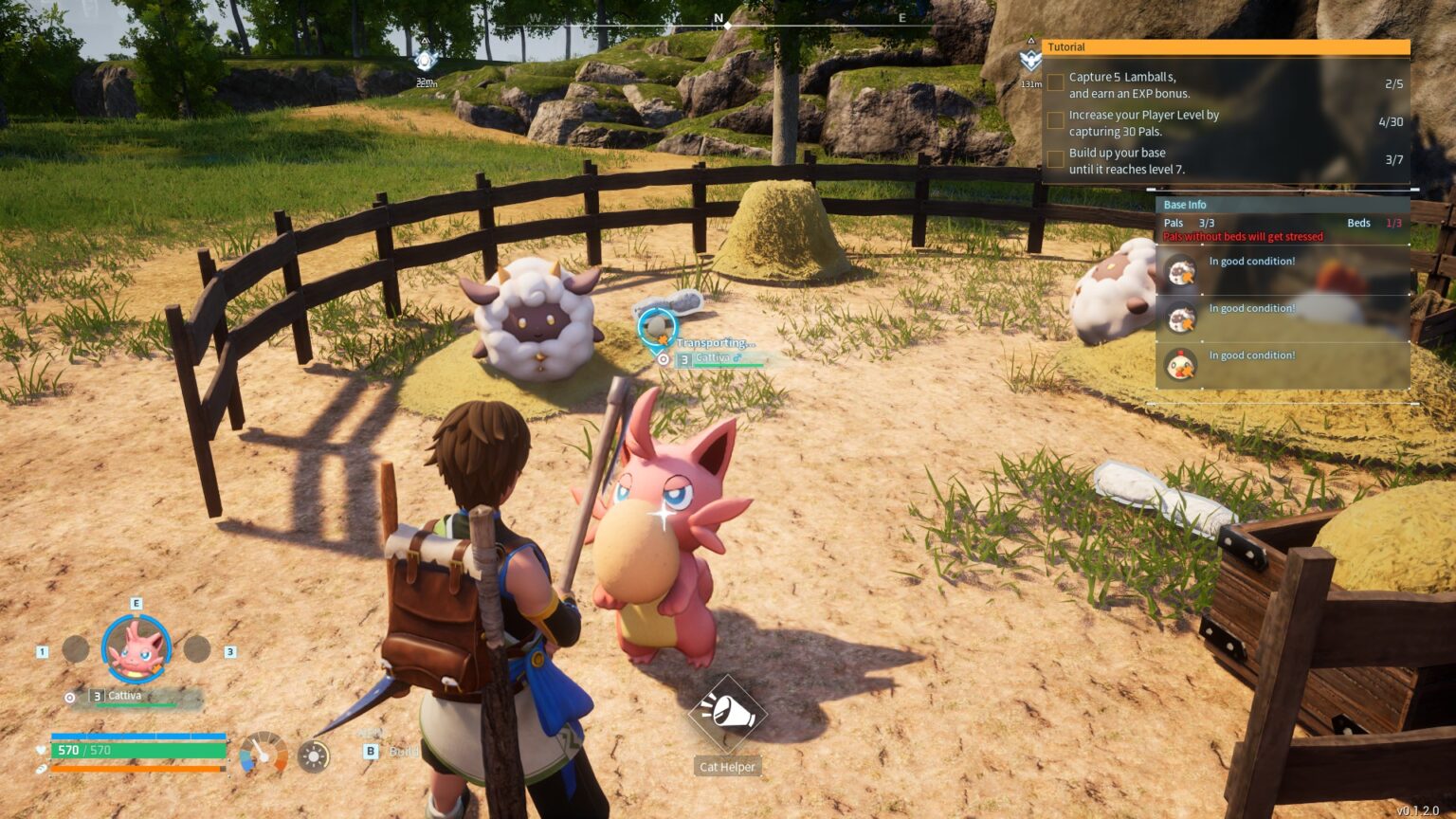Open the Tutorial tracker header

pos(1225,47)
